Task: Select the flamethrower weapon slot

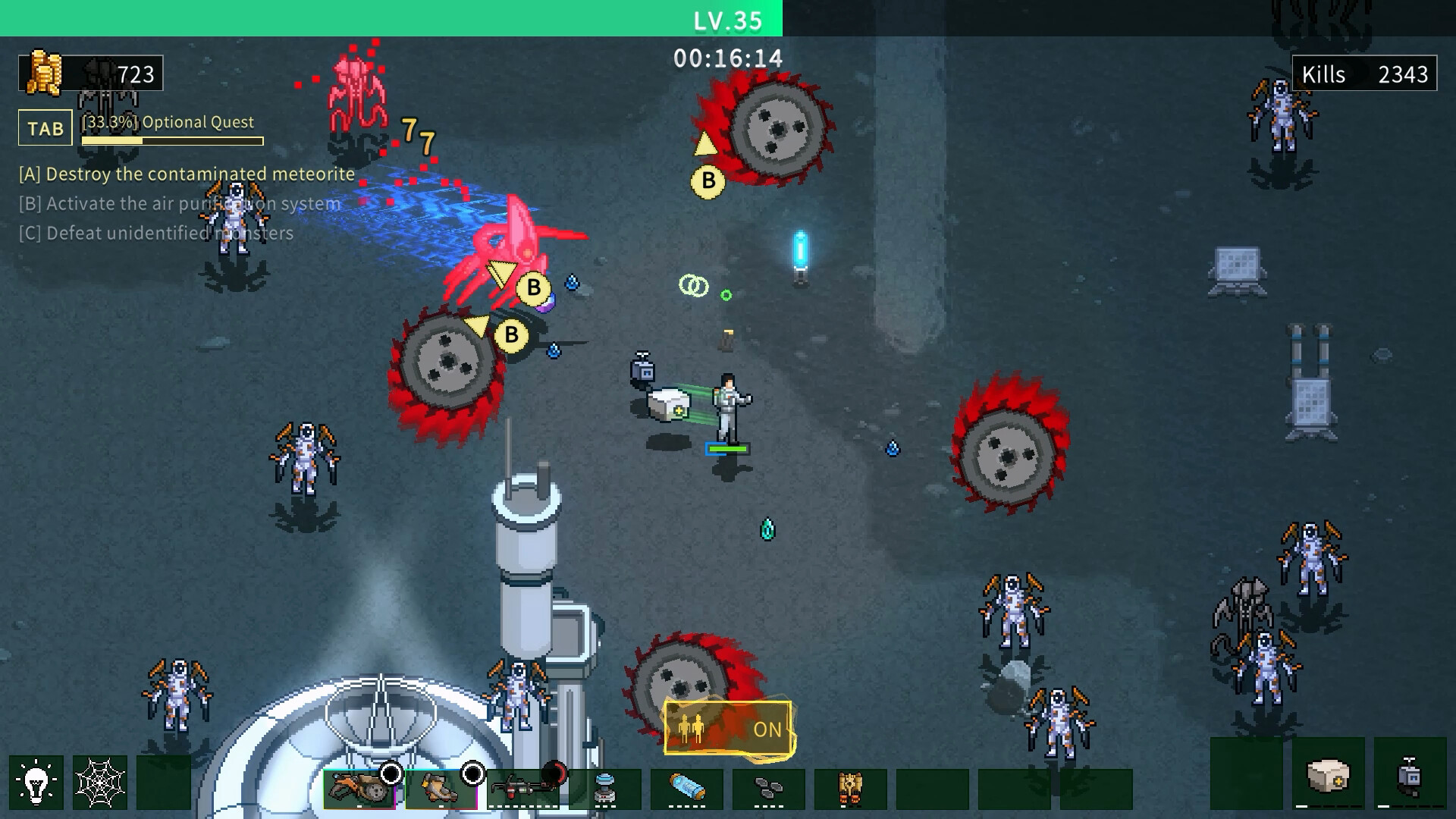Action: pos(523,789)
